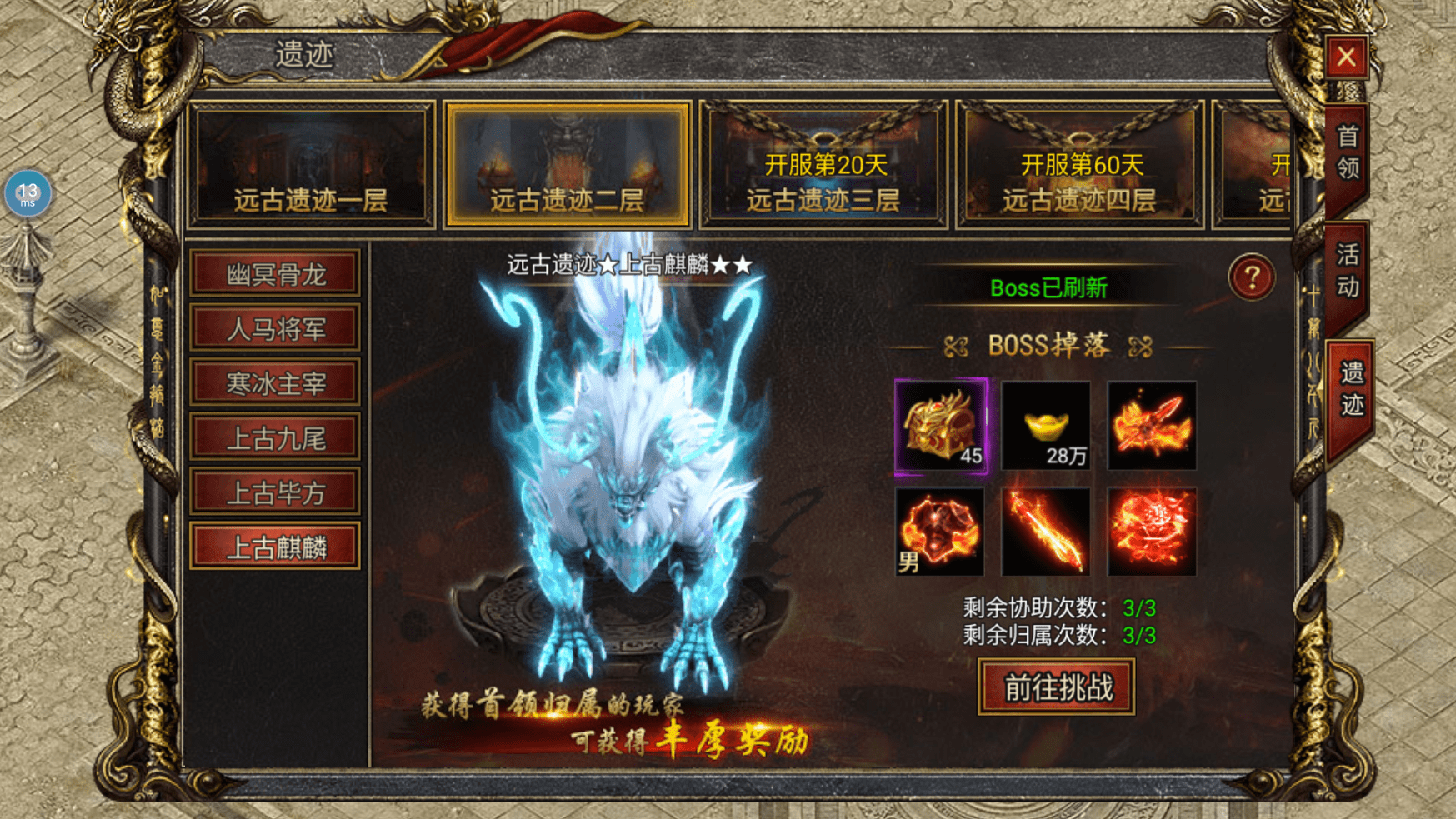This screenshot has width=1456, height=819.
Task: Click the fiery bloom skill drop icon
Action: tap(1151, 531)
